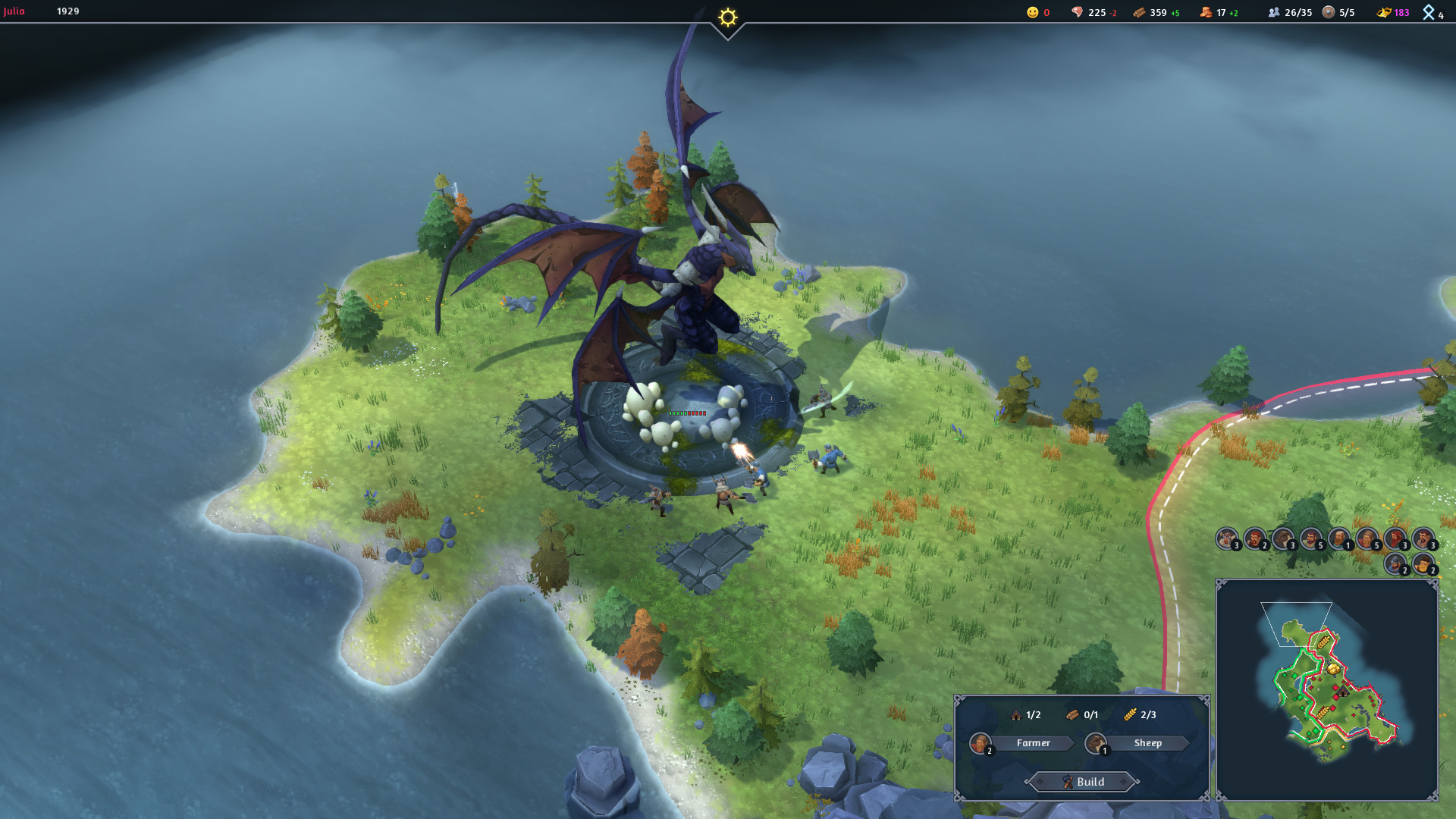Screen dimensions: 1456x819
Task: Open the Build menu
Action: tap(1083, 782)
